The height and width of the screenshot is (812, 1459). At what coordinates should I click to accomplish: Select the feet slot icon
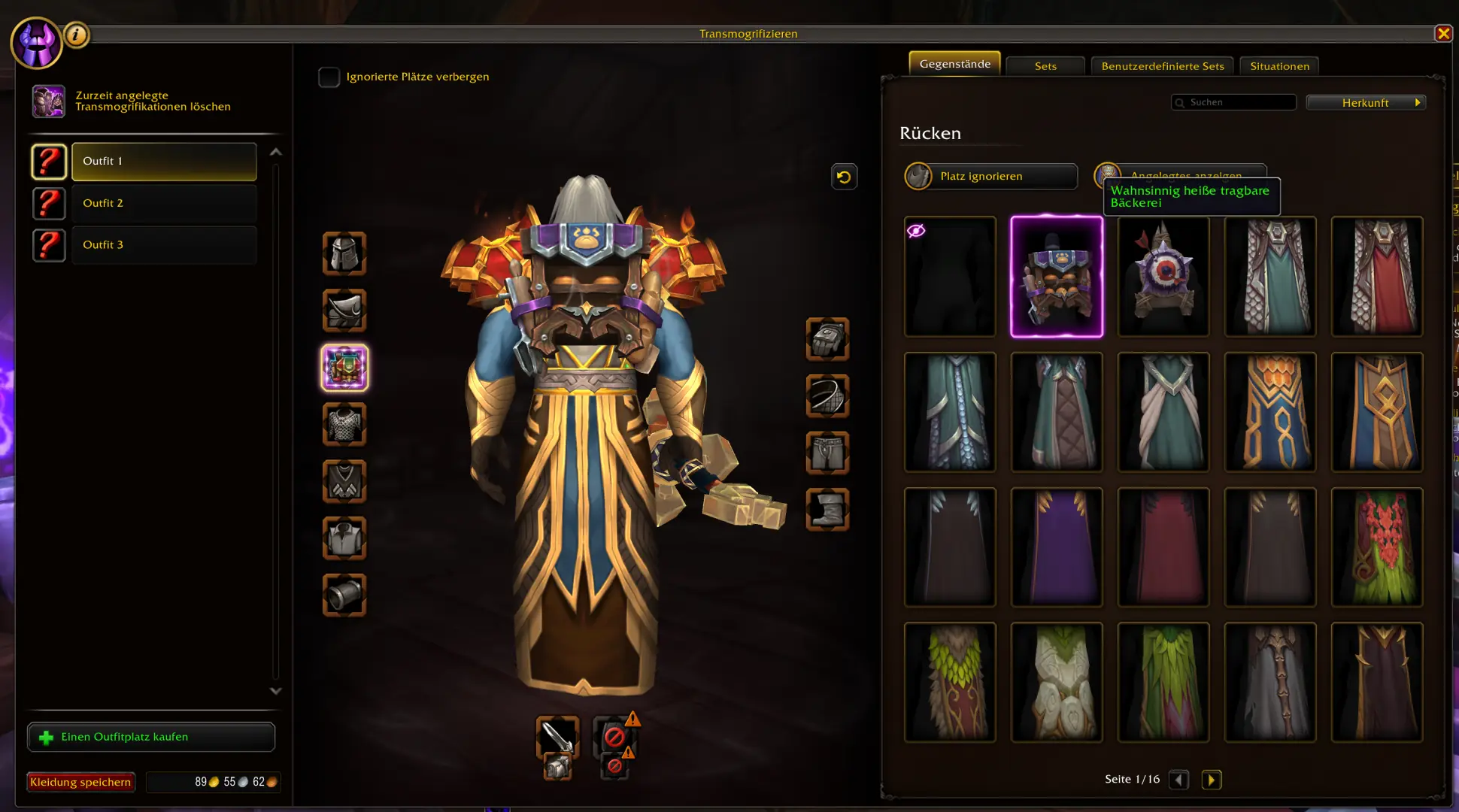click(827, 510)
